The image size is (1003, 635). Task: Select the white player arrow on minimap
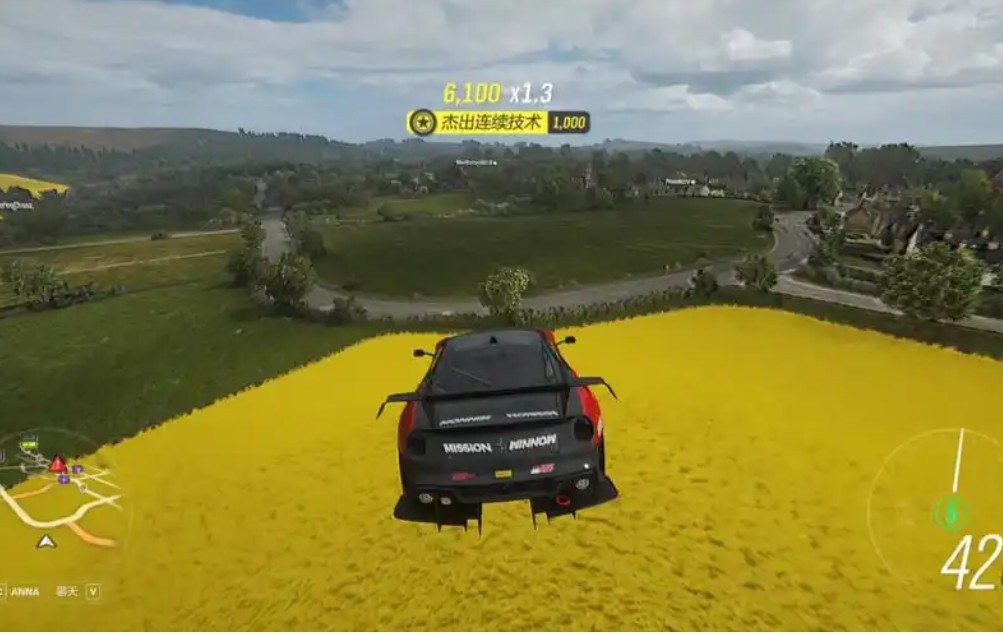click(x=46, y=541)
